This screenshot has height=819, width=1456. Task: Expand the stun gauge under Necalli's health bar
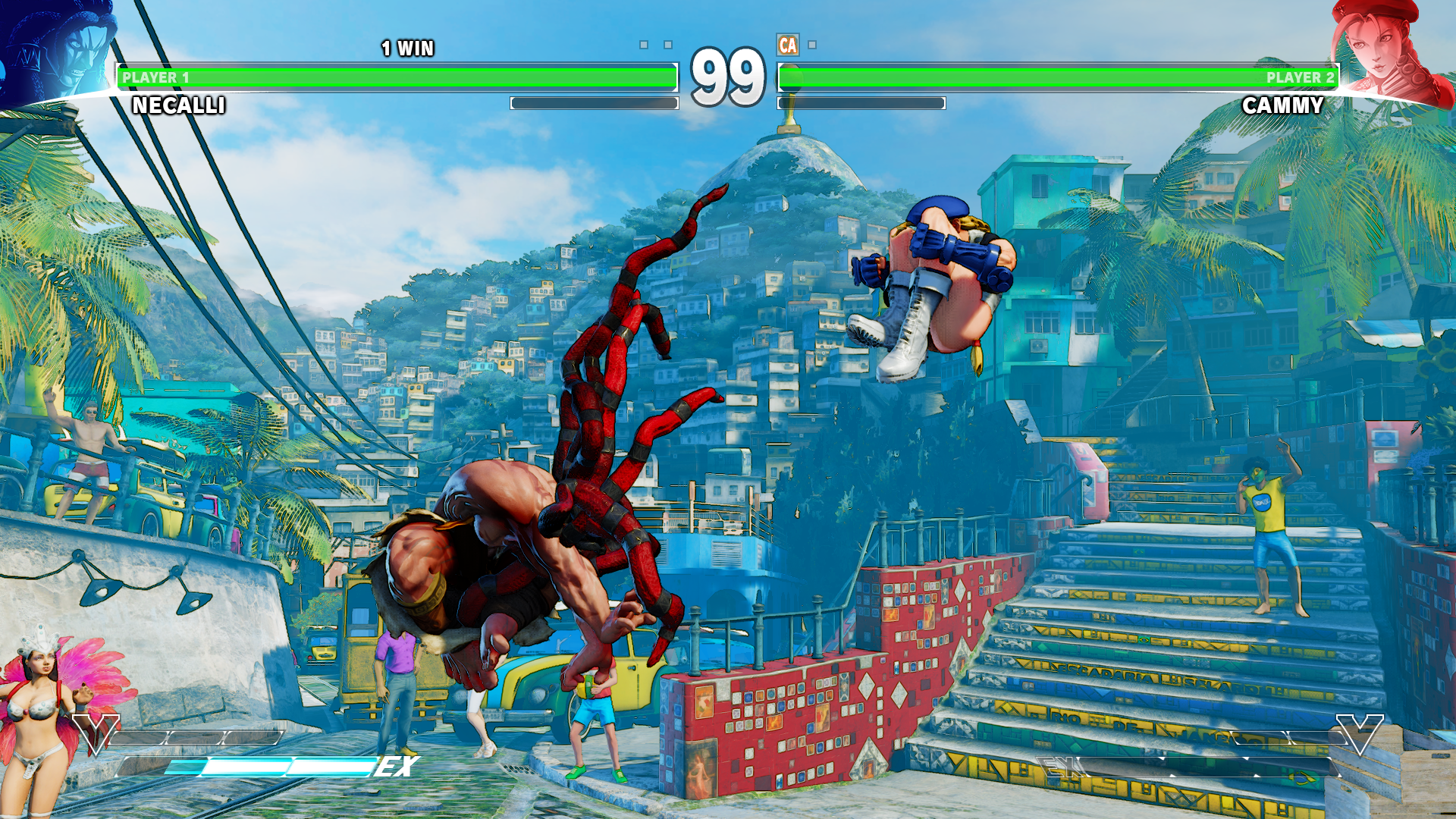tap(591, 104)
